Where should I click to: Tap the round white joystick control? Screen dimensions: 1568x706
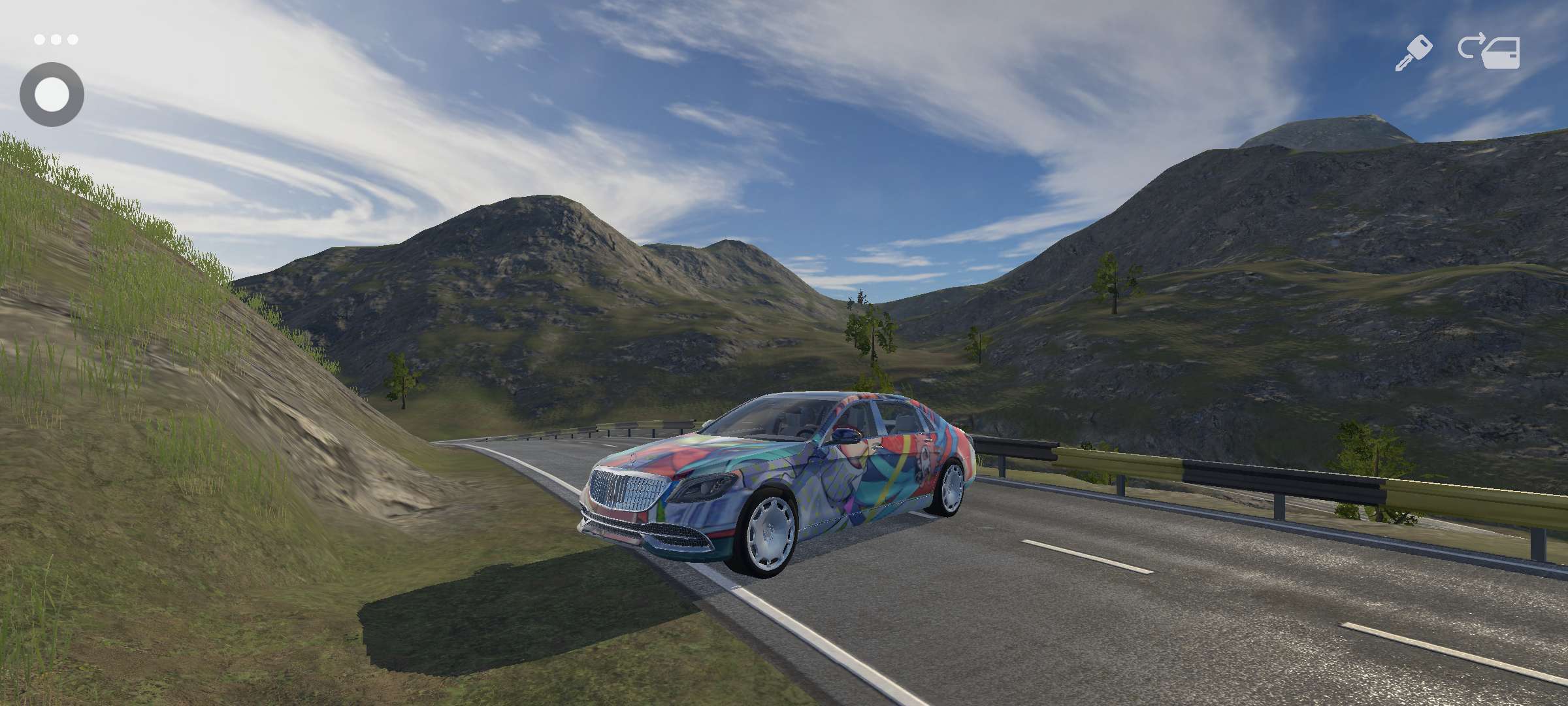(52, 95)
